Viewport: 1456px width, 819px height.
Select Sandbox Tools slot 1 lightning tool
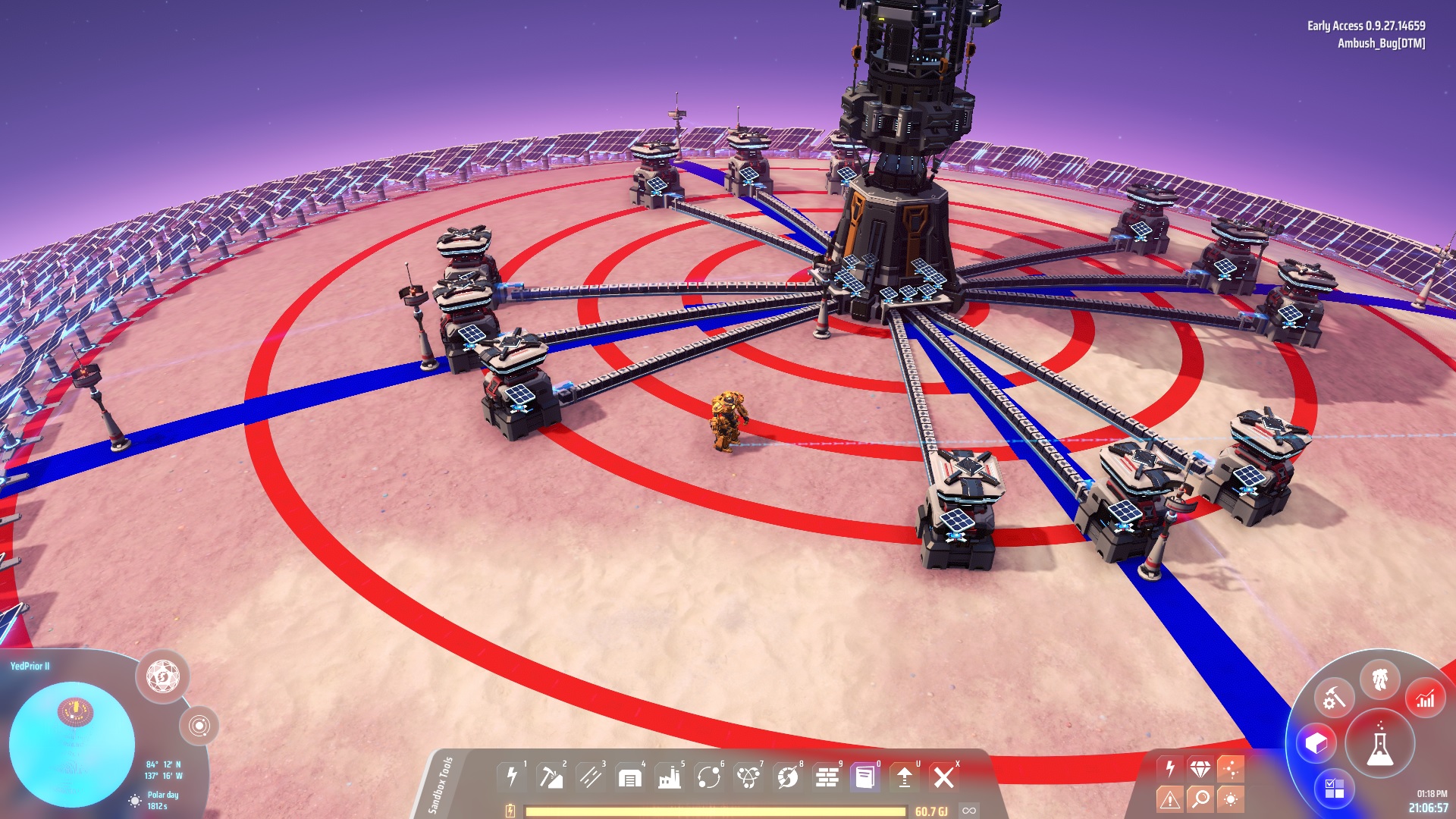(x=510, y=776)
